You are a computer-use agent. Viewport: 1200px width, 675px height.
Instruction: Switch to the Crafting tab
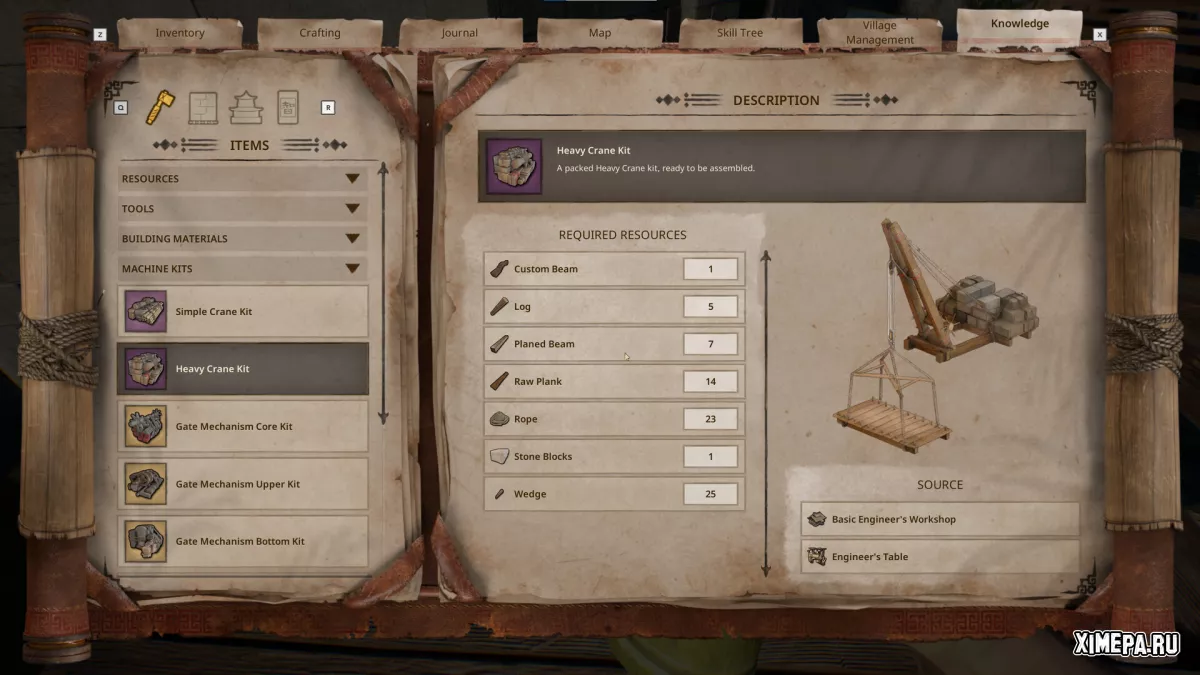(x=320, y=33)
